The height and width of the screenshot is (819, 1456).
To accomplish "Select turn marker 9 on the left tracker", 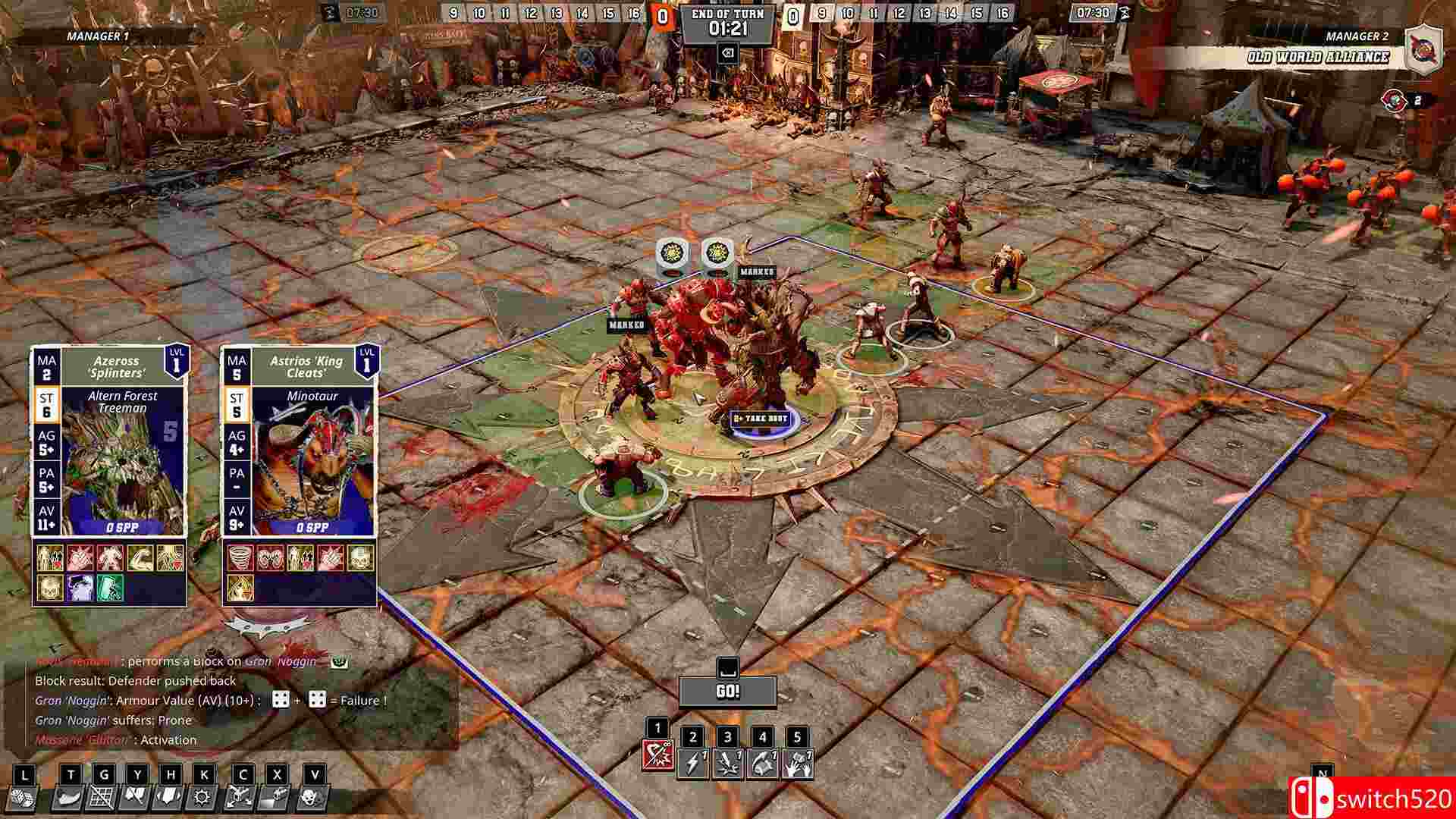I will pyautogui.click(x=453, y=13).
